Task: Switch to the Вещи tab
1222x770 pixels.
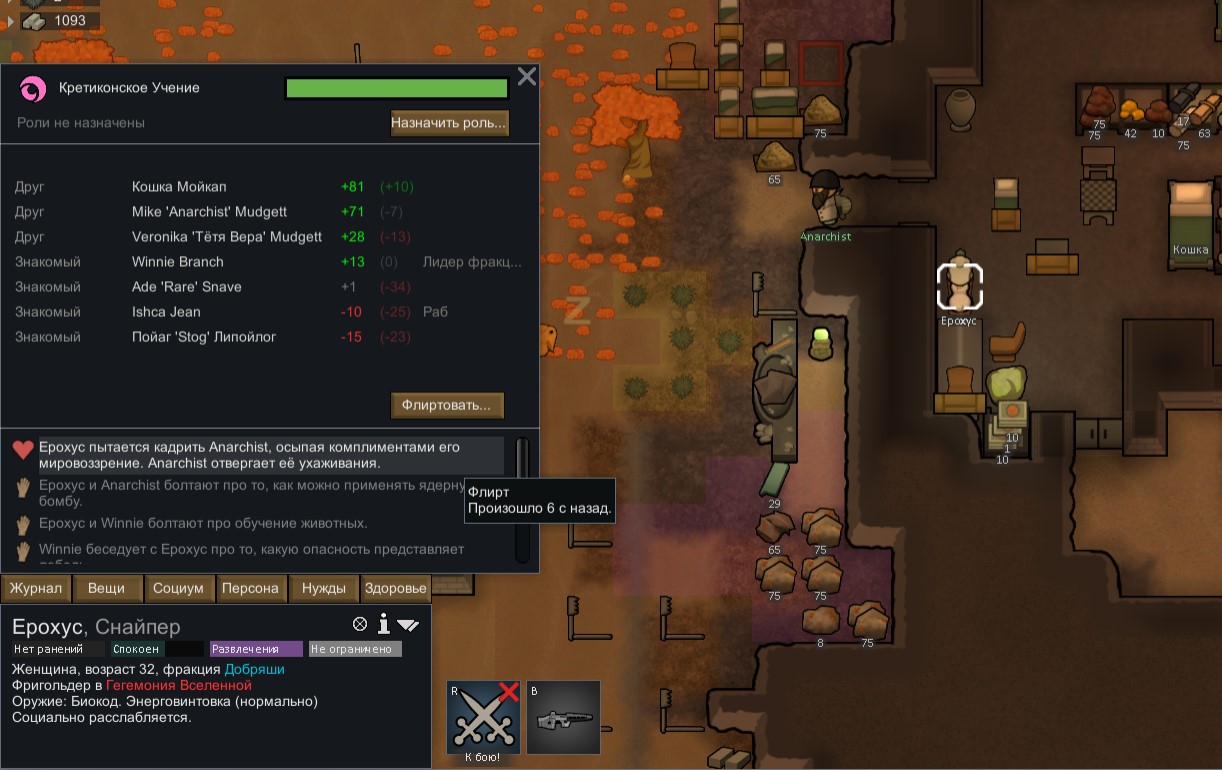Action: click(106, 588)
